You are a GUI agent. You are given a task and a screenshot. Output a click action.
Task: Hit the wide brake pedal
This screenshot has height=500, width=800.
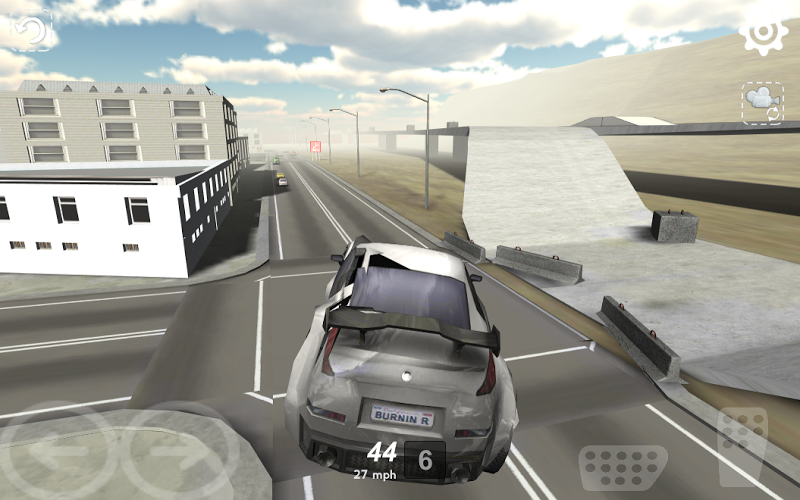623,468
